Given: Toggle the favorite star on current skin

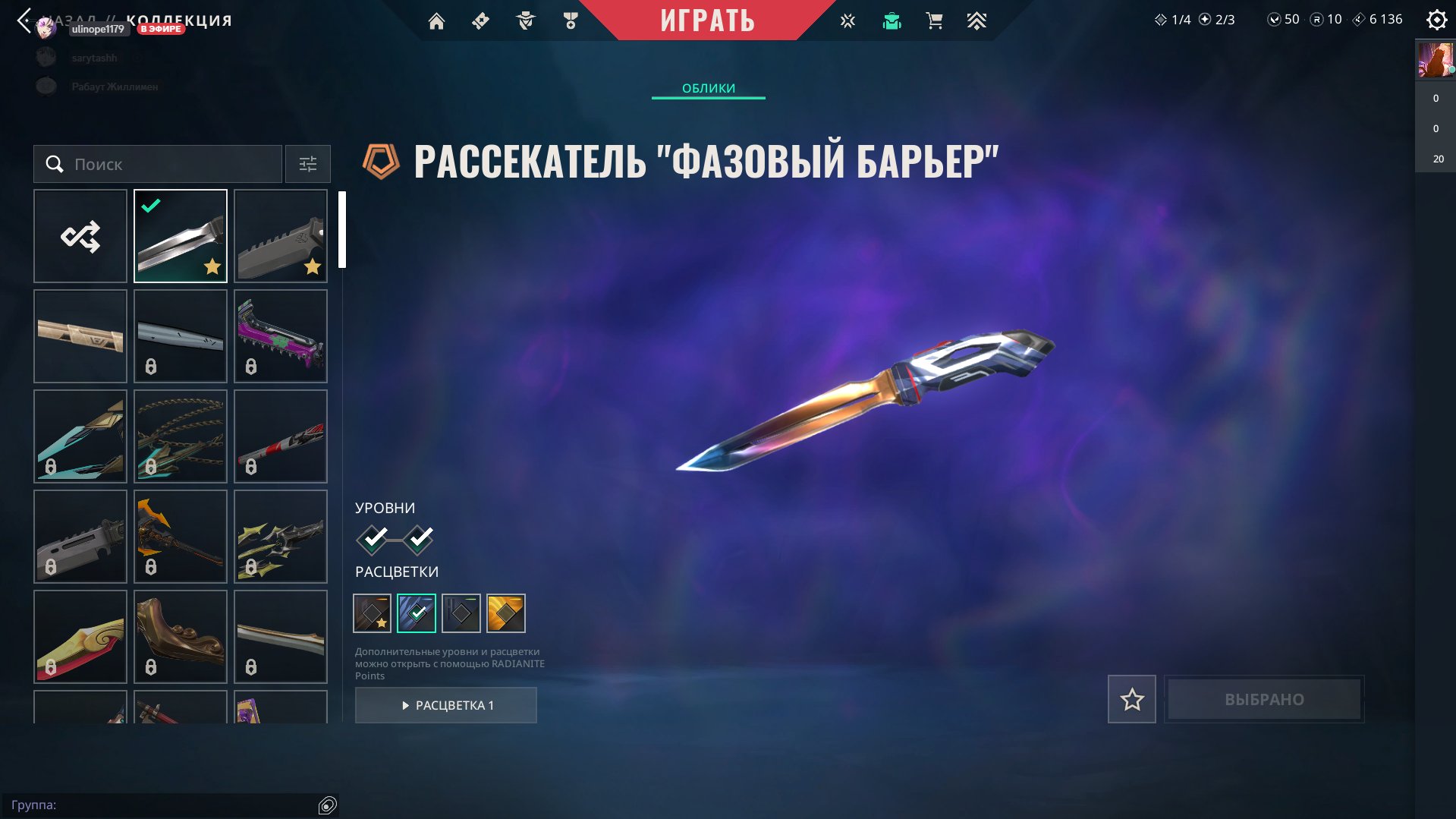Looking at the screenshot, I should click(x=1131, y=699).
